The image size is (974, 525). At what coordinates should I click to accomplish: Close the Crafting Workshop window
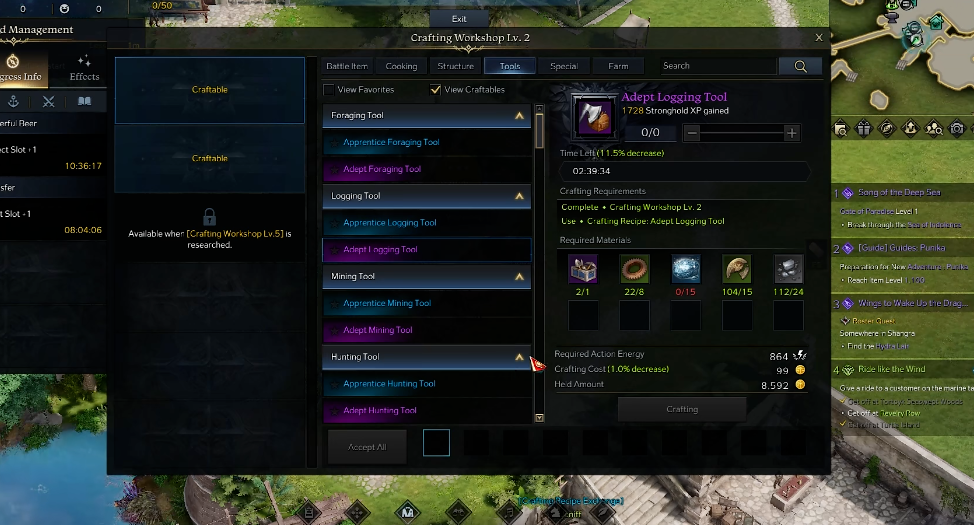pos(819,38)
